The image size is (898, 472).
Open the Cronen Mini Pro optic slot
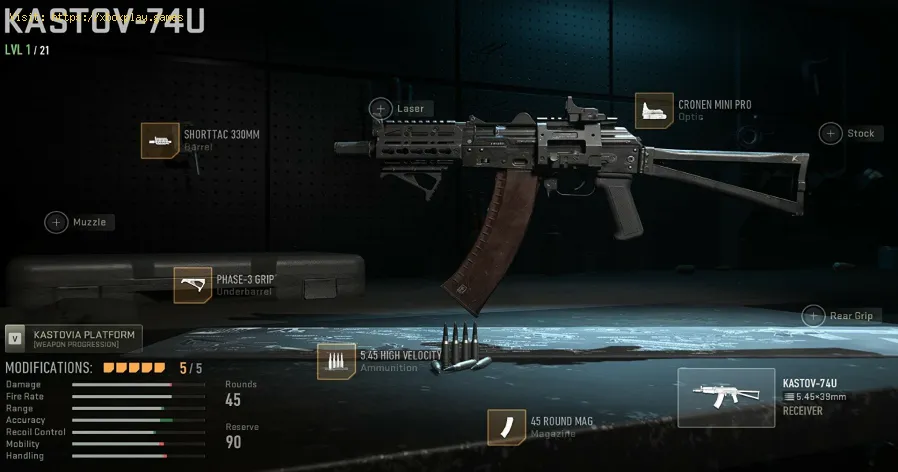pos(654,110)
